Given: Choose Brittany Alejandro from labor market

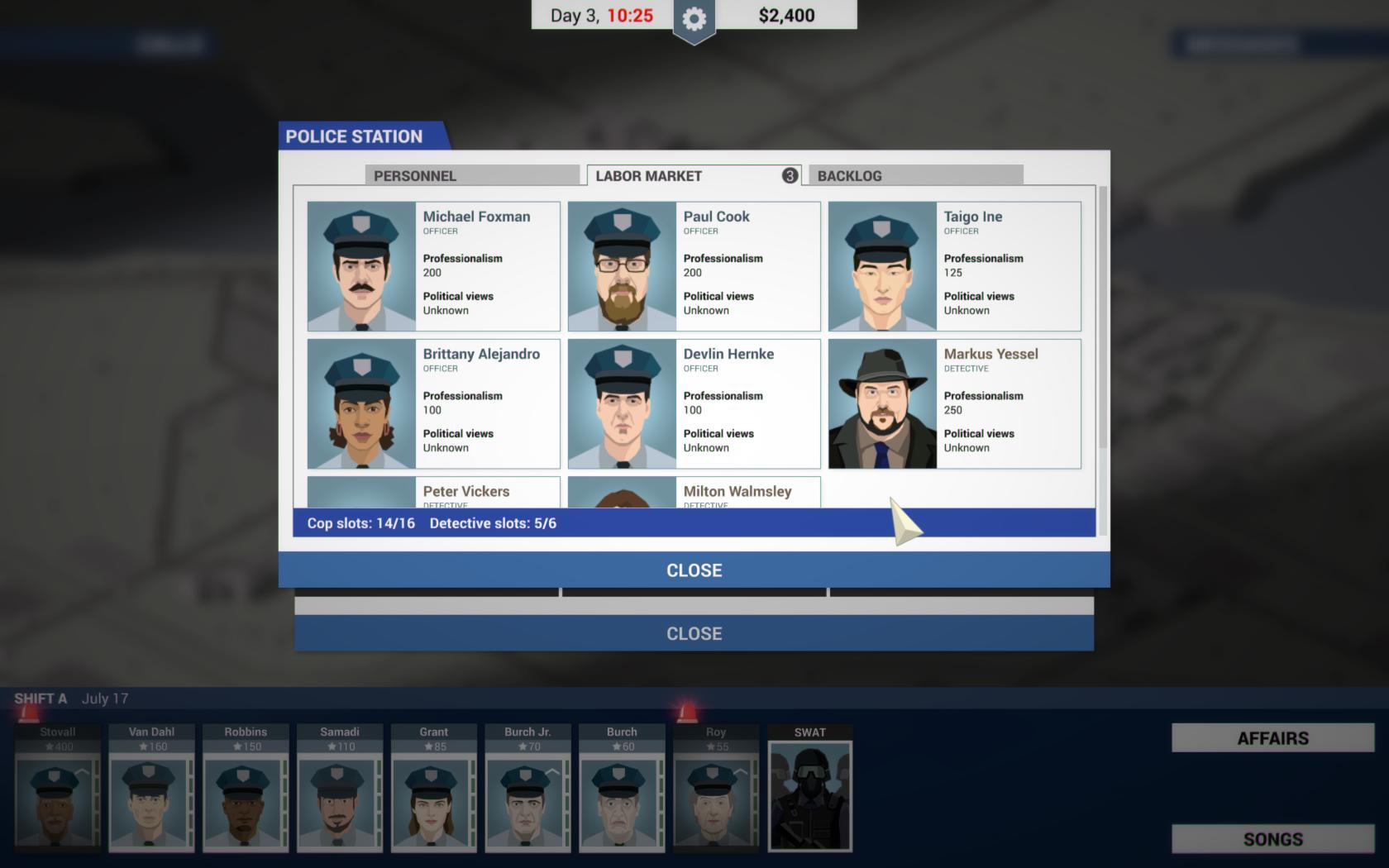Looking at the screenshot, I should pyautogui.click(x=433, y=403).
